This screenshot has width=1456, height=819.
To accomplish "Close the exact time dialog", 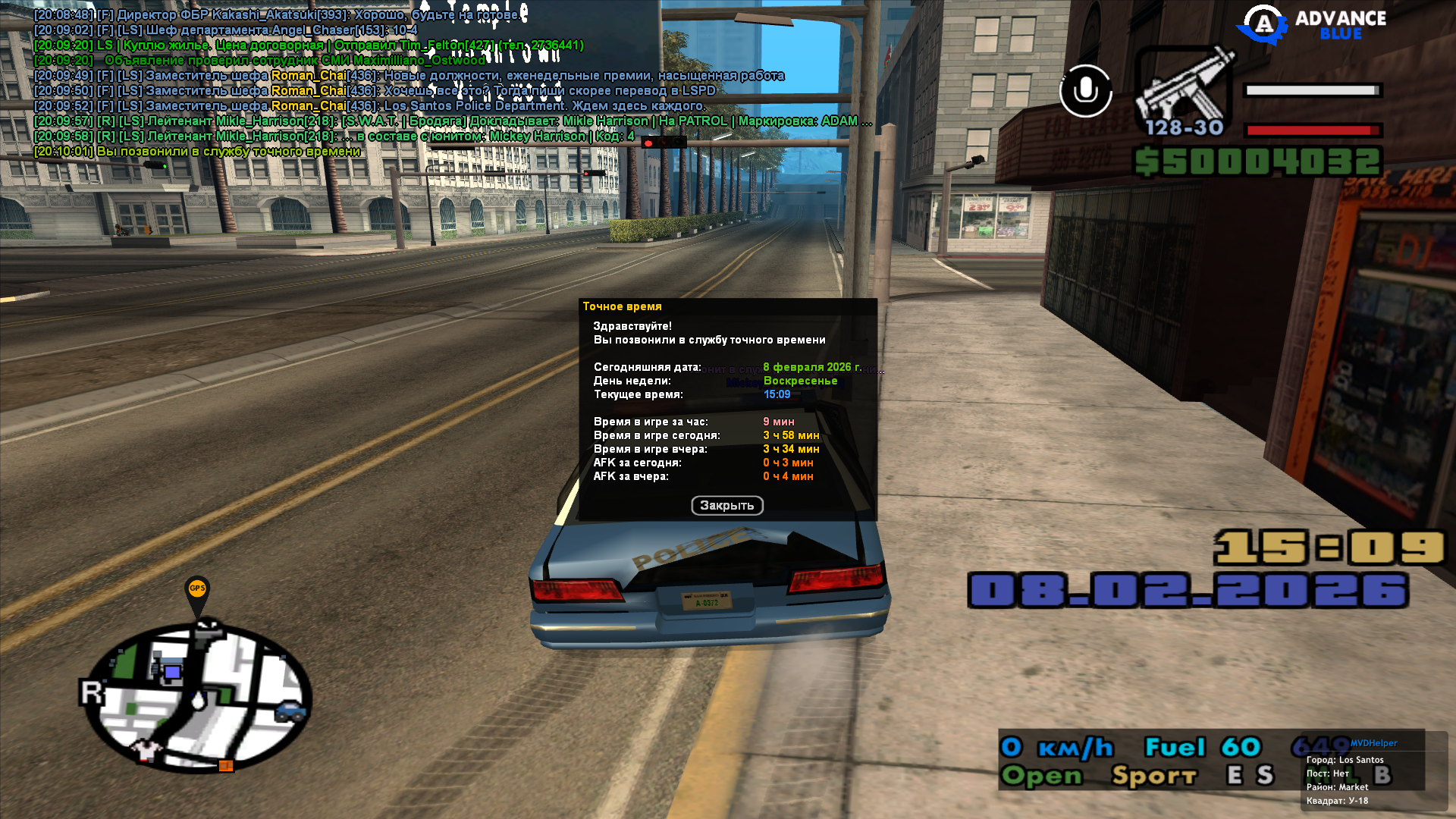I will (x=726, y=506).
